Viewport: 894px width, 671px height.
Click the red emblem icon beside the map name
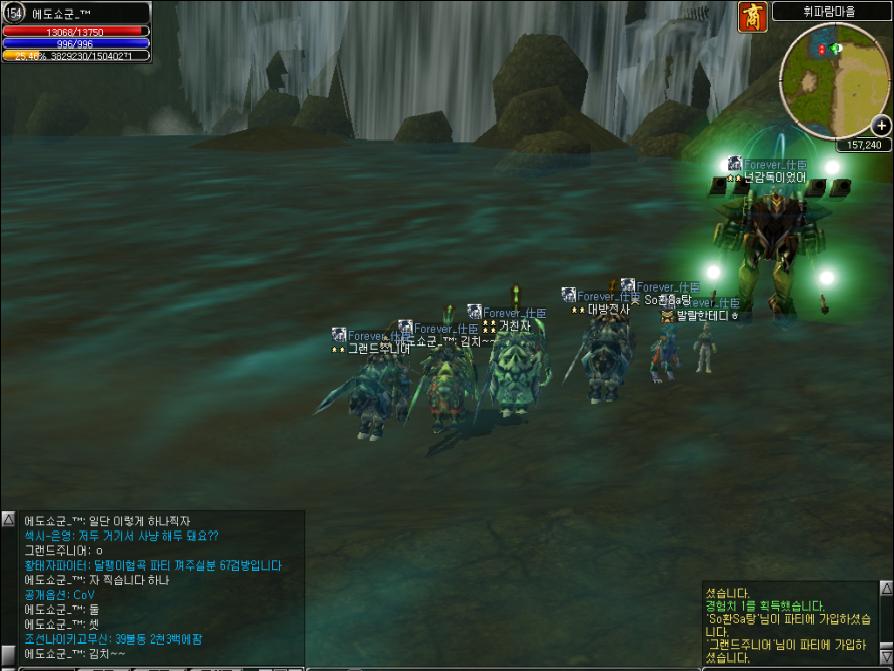(753, 16)
